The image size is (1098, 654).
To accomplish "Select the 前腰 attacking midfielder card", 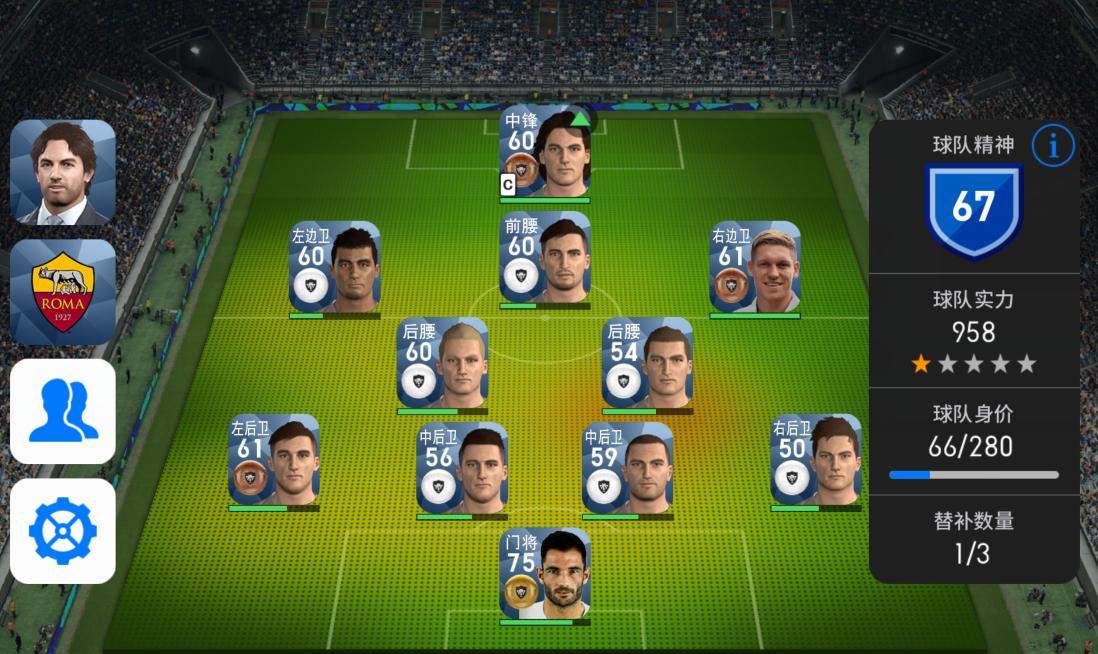I will [x=545, y=261].
